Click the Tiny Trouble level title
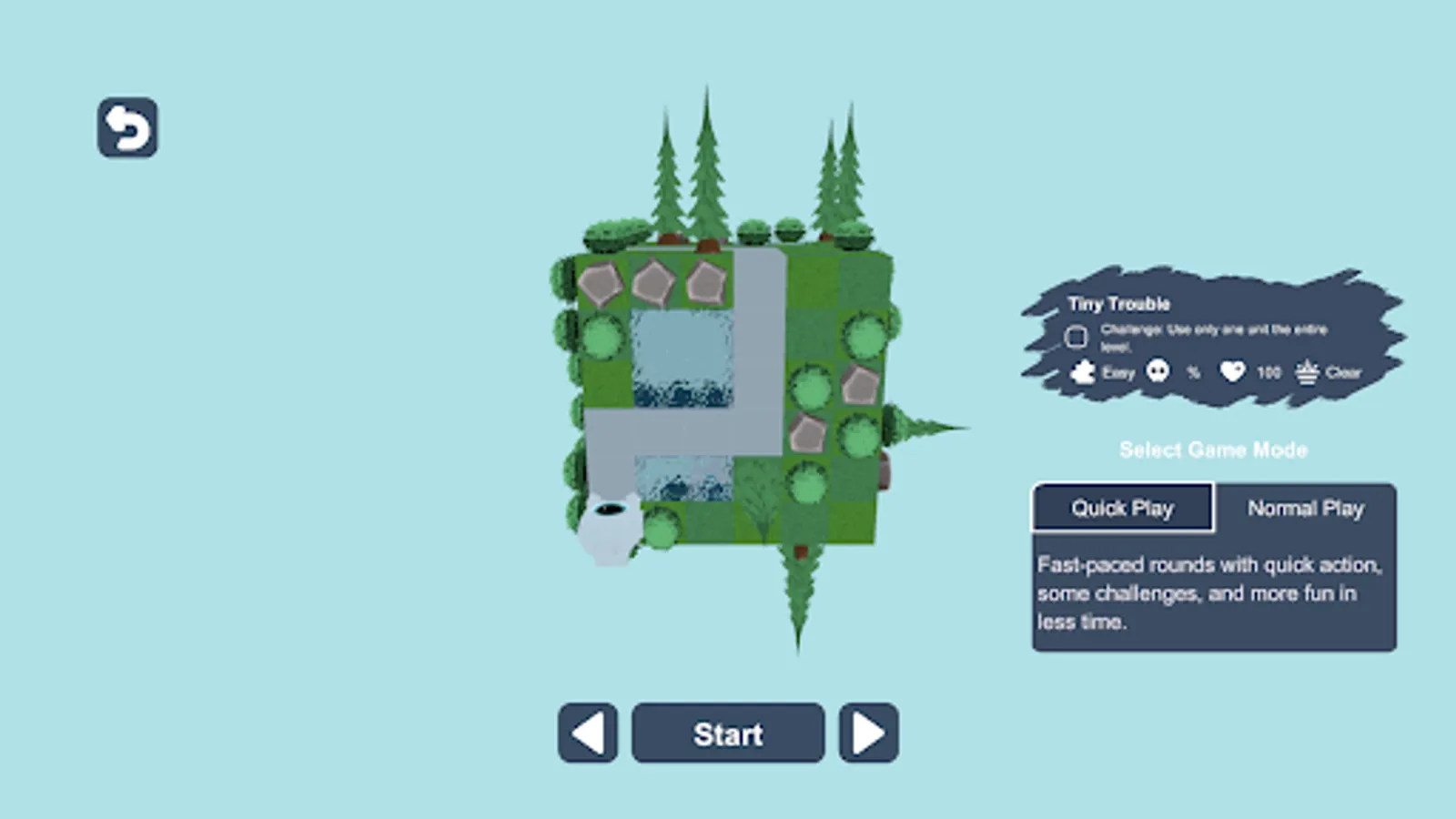This screenshot has width=1456, height=819. pyautogui.click(x=1119, y=304)
